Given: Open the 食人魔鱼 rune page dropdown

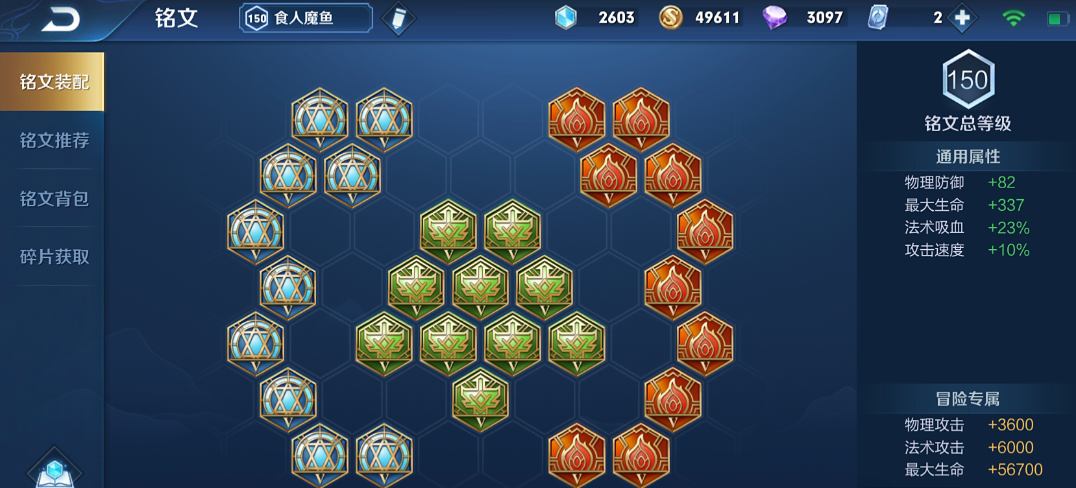Looking at the screenshot, I should (x=306, y=18).
